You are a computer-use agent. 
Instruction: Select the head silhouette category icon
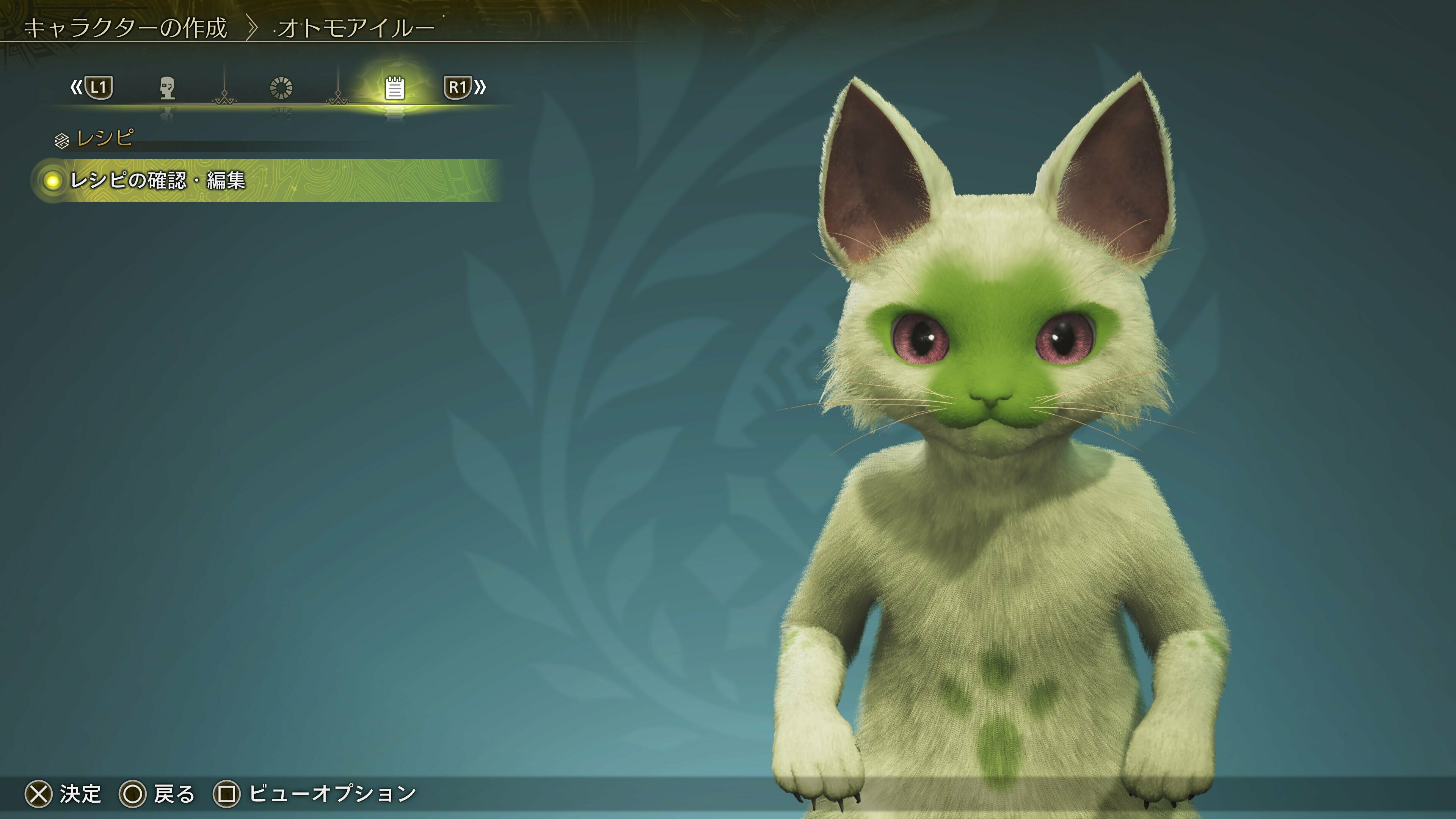(167, 88)
